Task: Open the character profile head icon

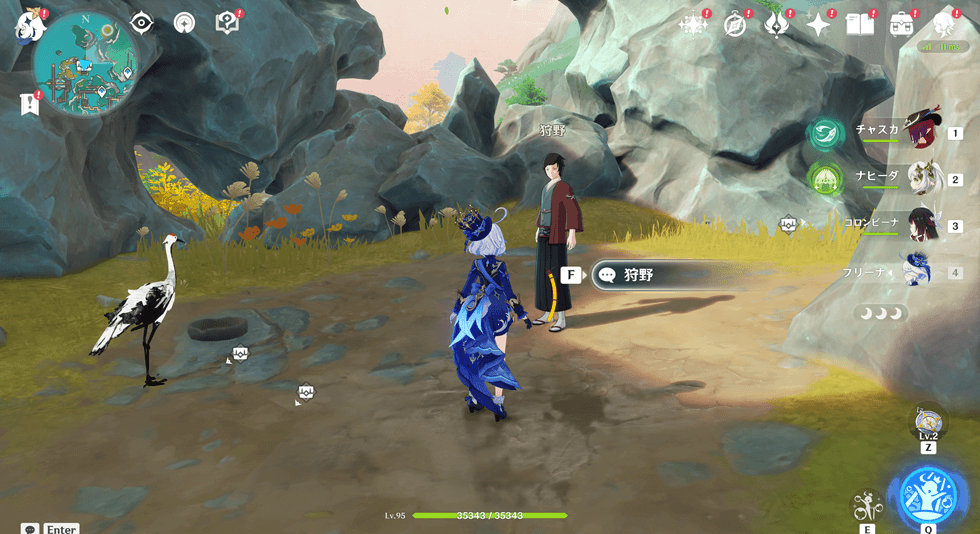Action: (x=943, y=25)
